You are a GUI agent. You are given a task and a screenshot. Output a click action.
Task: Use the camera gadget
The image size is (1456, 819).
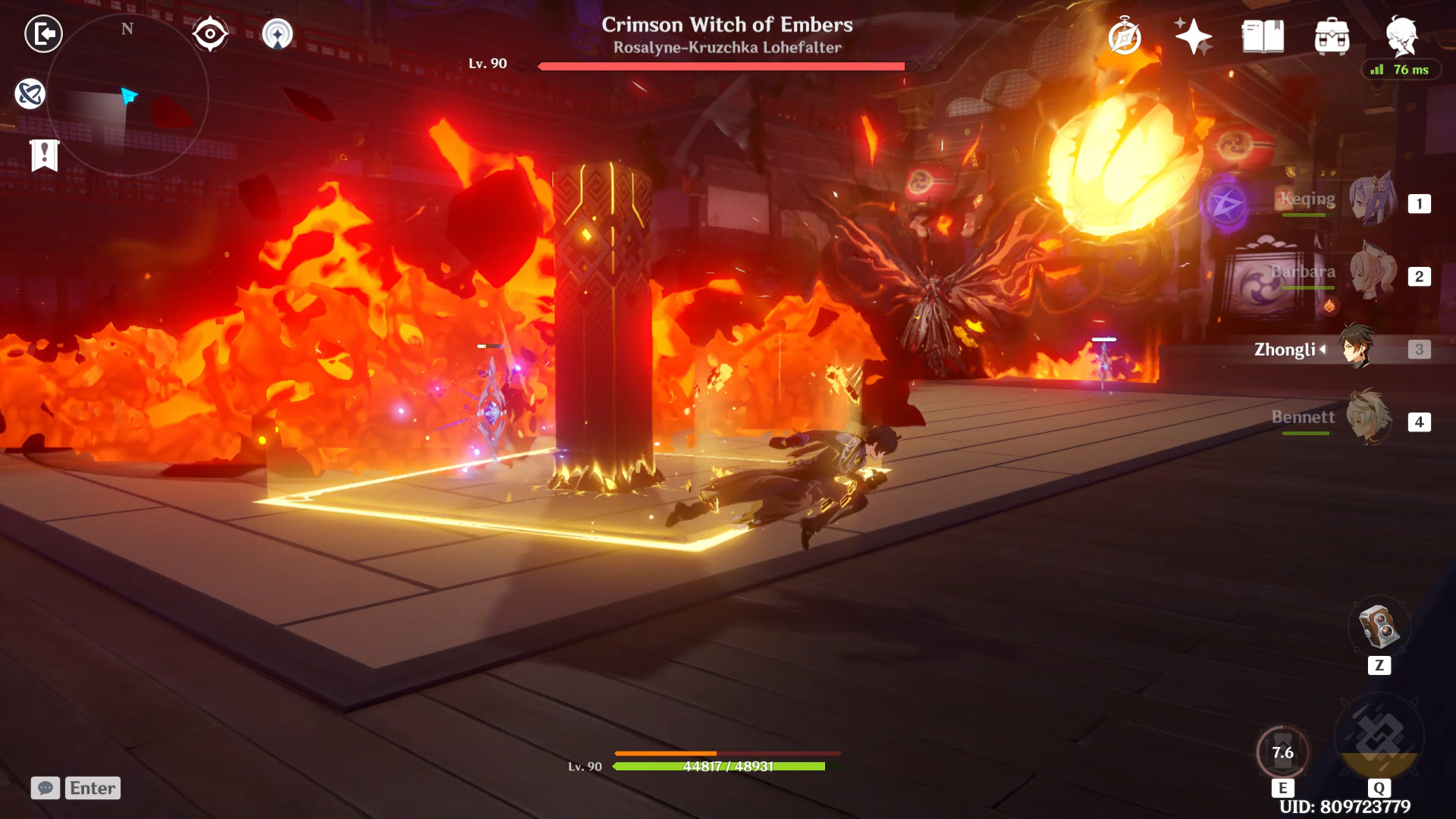[x=1379, y=627]
